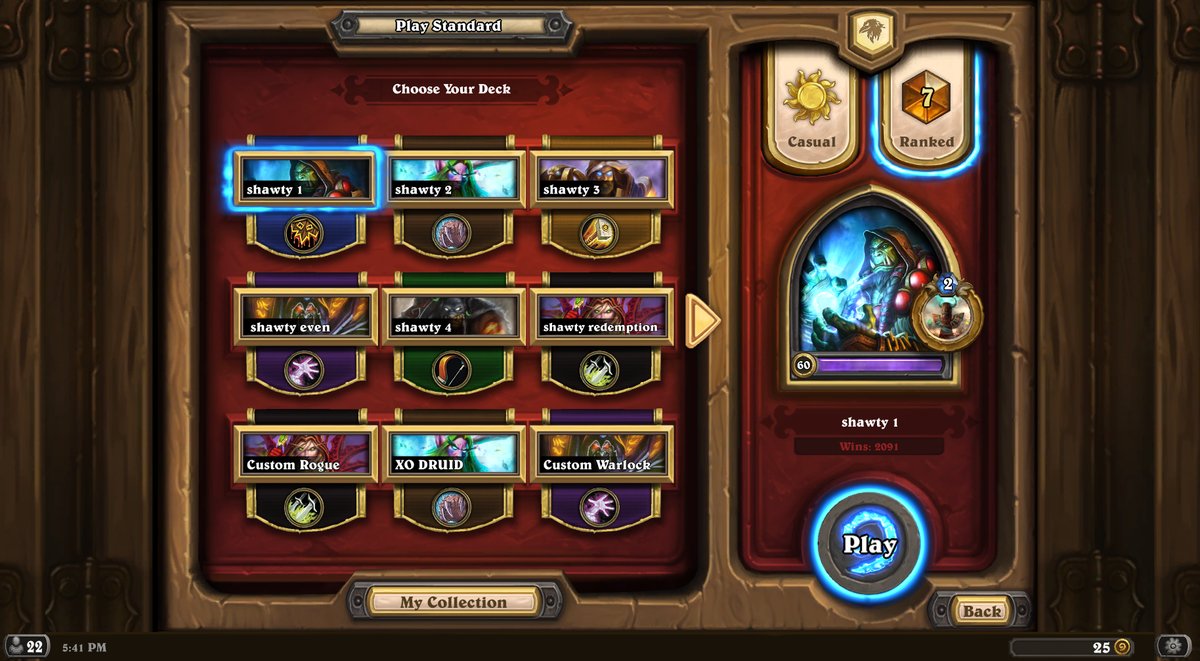This screenshot has width=1200, height=661.
Task: Toggle the Standard format emblem
Action: pos(869,33)
